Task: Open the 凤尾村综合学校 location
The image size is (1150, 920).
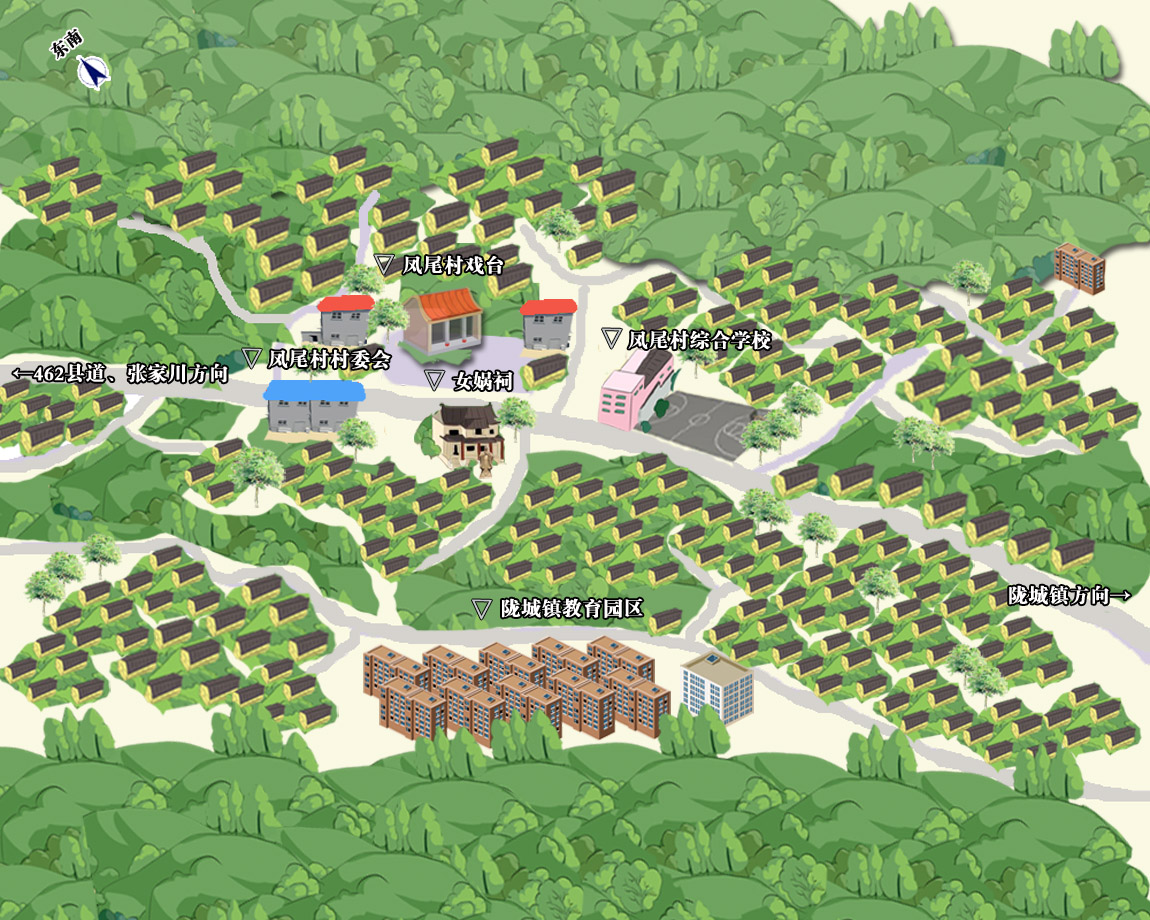Action: 688,340
